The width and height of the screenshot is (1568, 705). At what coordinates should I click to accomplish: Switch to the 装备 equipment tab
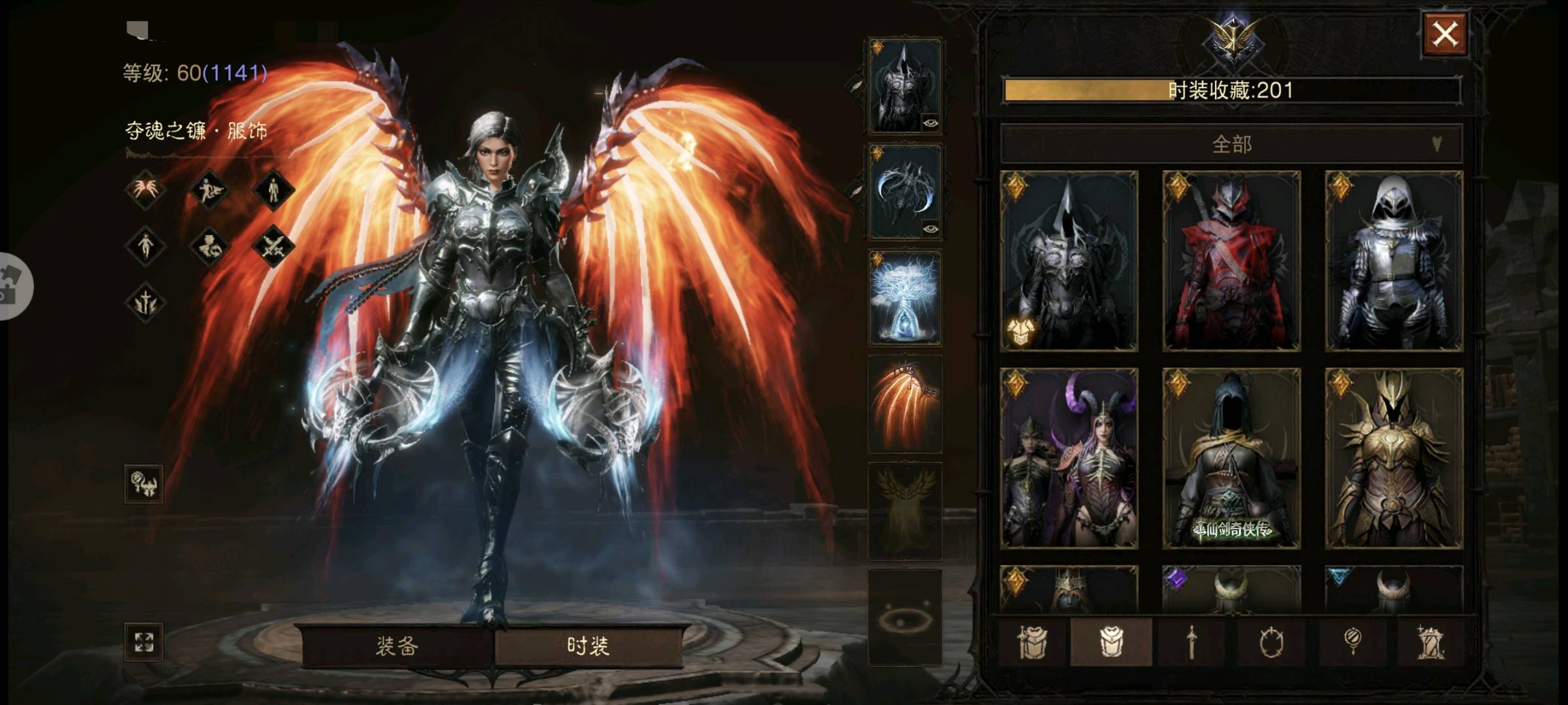coord(397,646)
